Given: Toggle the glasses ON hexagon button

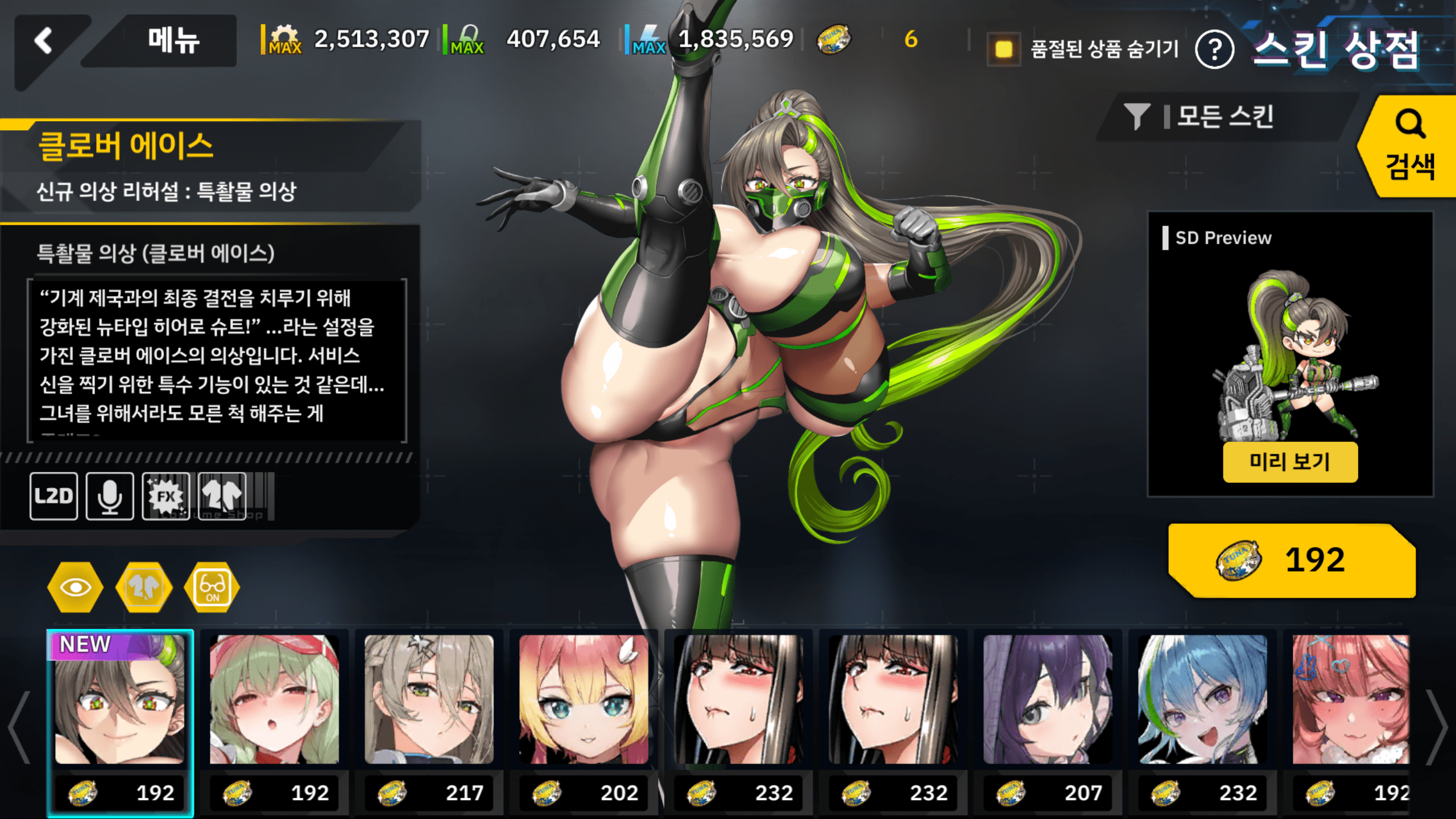Looking at the screenshot, I should coord(212,588).
